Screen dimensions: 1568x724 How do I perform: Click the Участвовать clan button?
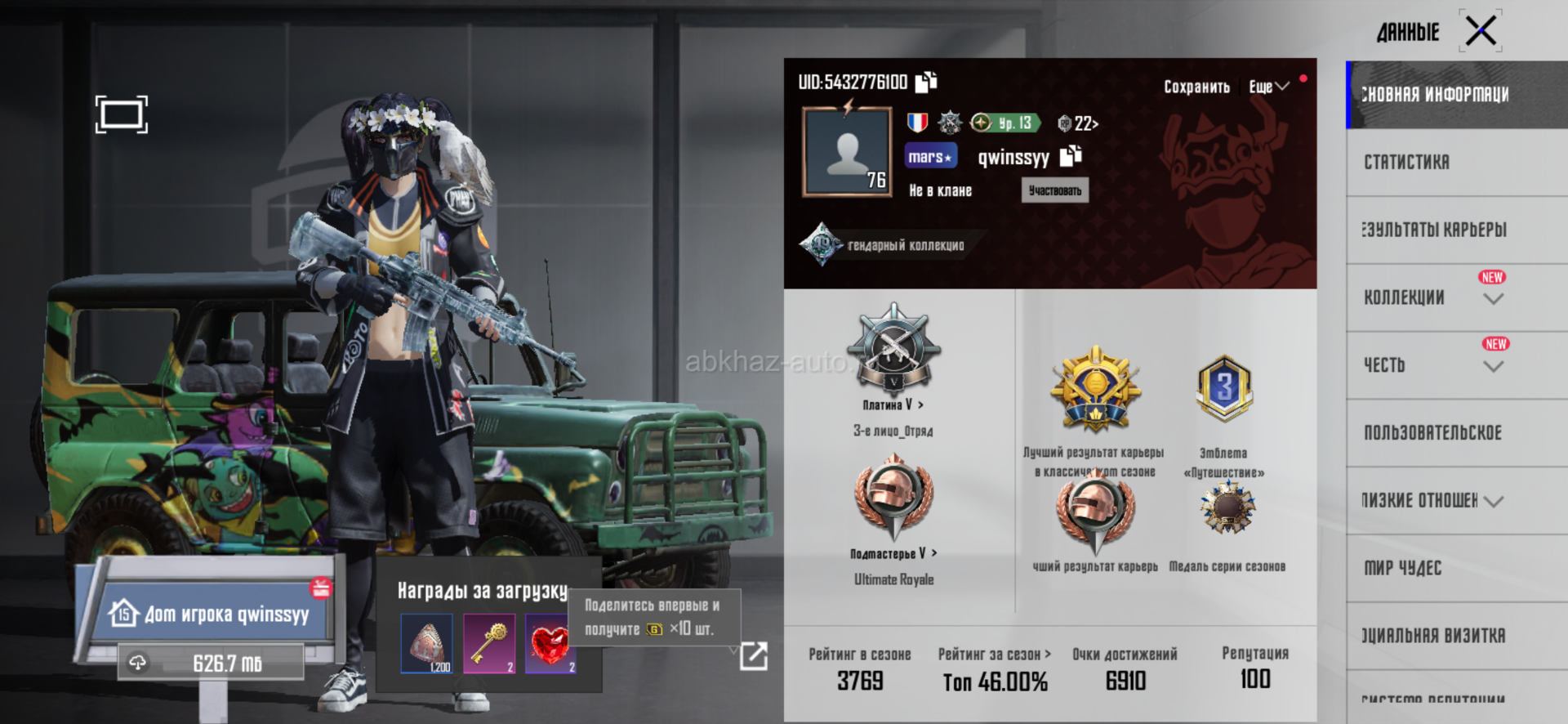pyautogui.click(x=1054, y=190)
